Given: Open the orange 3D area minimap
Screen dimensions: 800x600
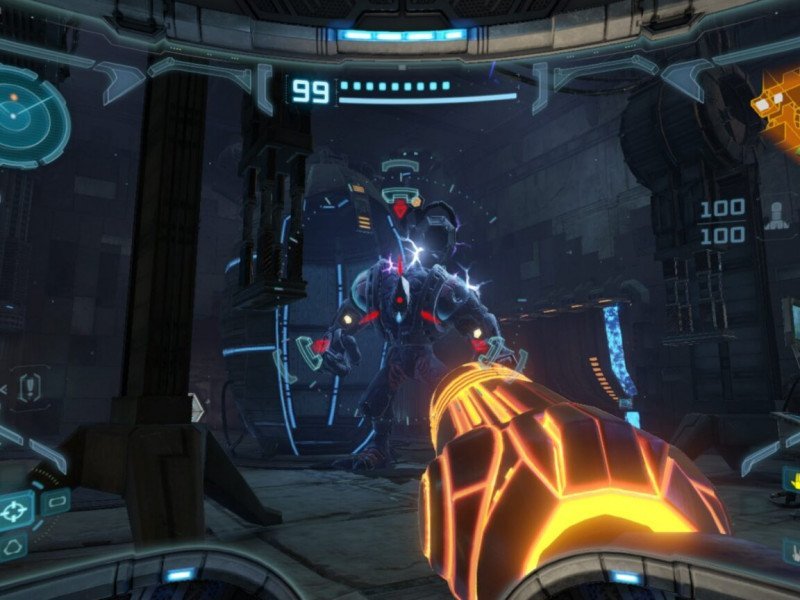Looking at the screenshot, I should (x=782, y=105).
